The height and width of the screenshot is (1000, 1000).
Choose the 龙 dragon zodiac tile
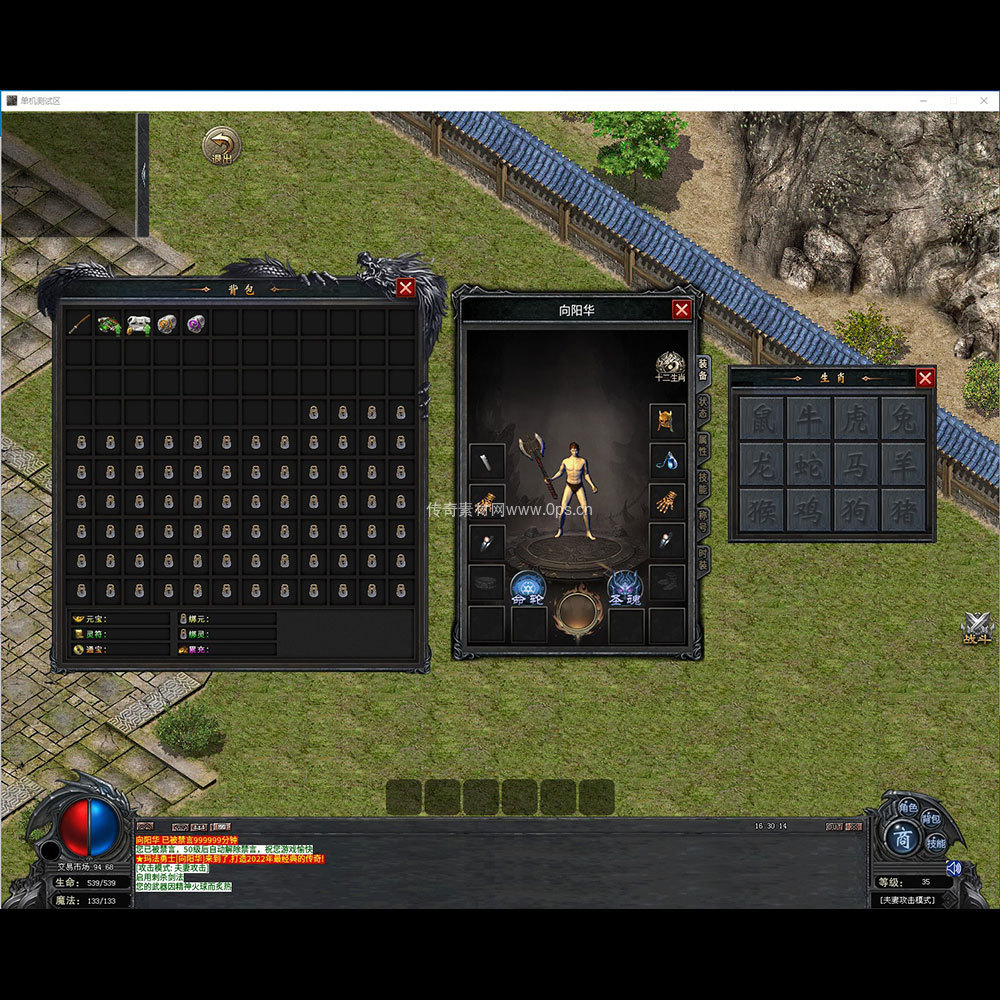tap(762, 464)
